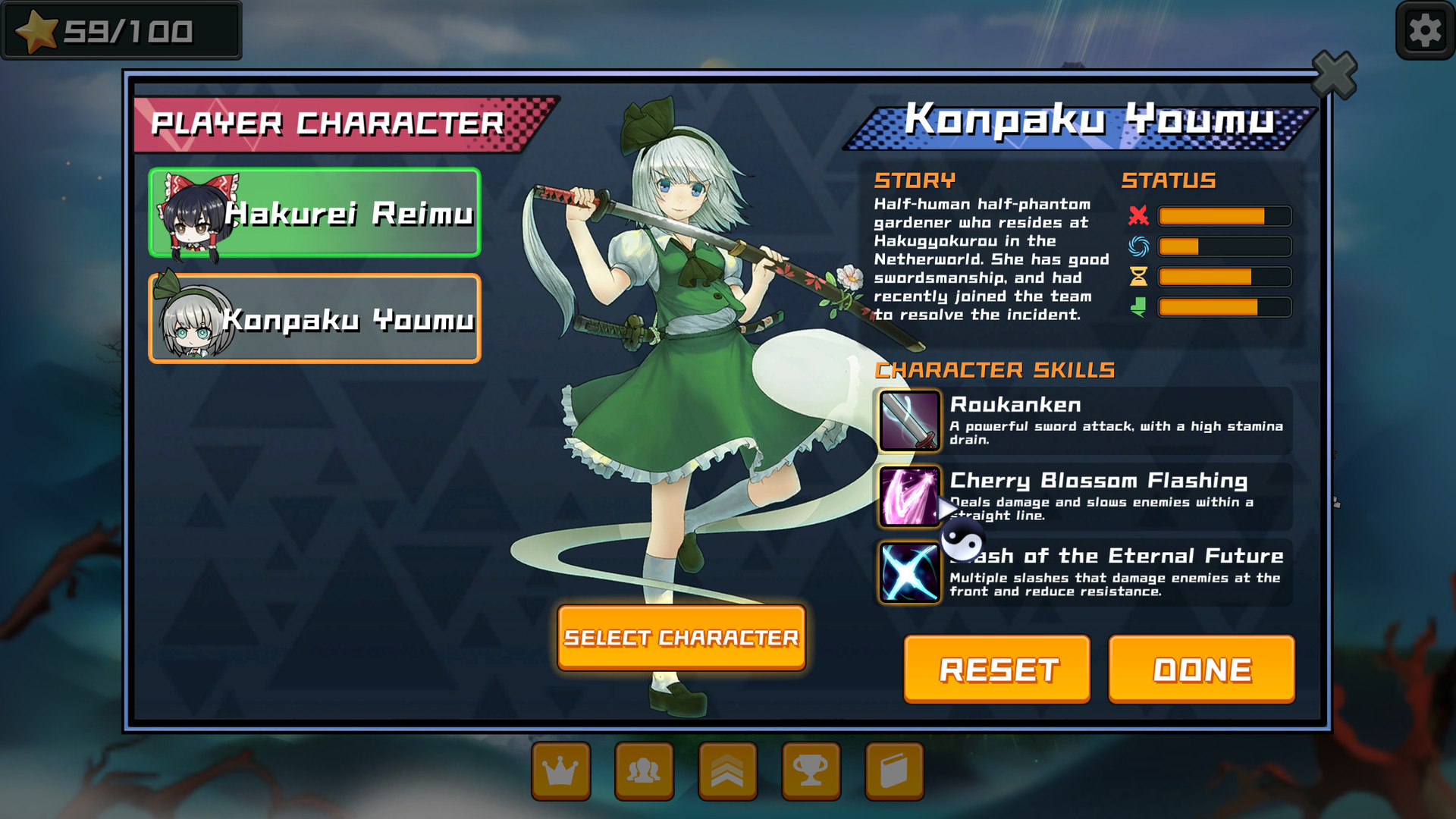The image size is (1456, 819).
Task: Select Konpaku Youmu as player character
Action: (313, 318)
